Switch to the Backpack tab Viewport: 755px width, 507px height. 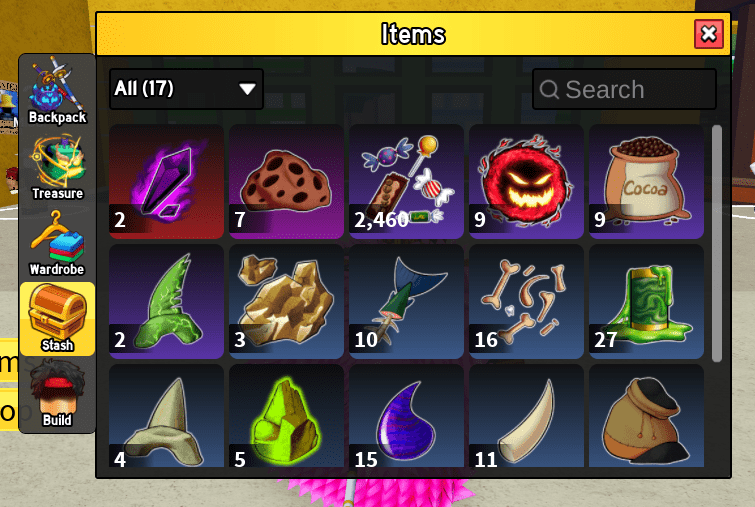pos(57,92)
